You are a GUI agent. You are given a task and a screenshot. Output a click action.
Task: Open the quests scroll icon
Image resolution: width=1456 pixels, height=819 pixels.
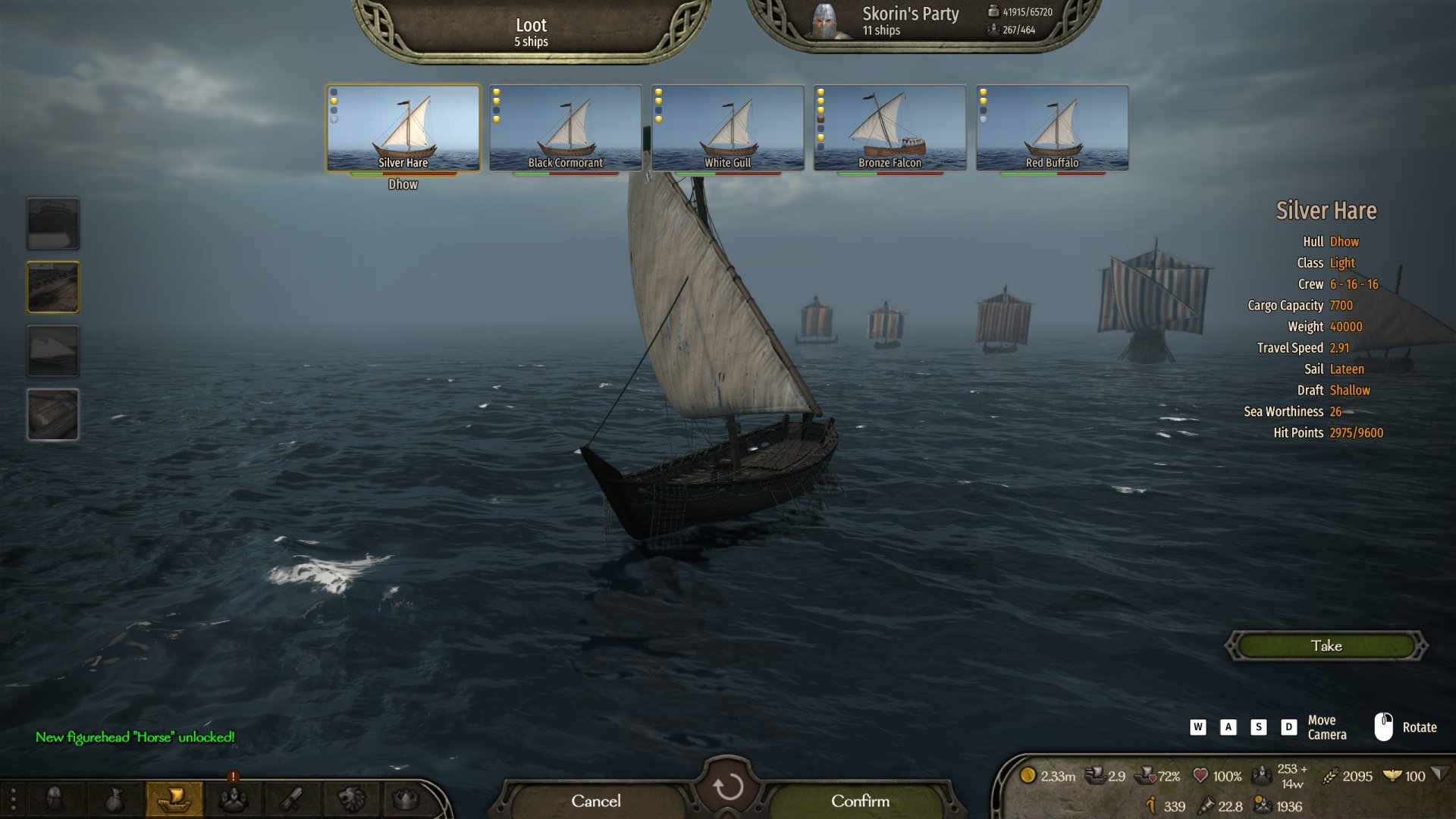coord(292,799)
